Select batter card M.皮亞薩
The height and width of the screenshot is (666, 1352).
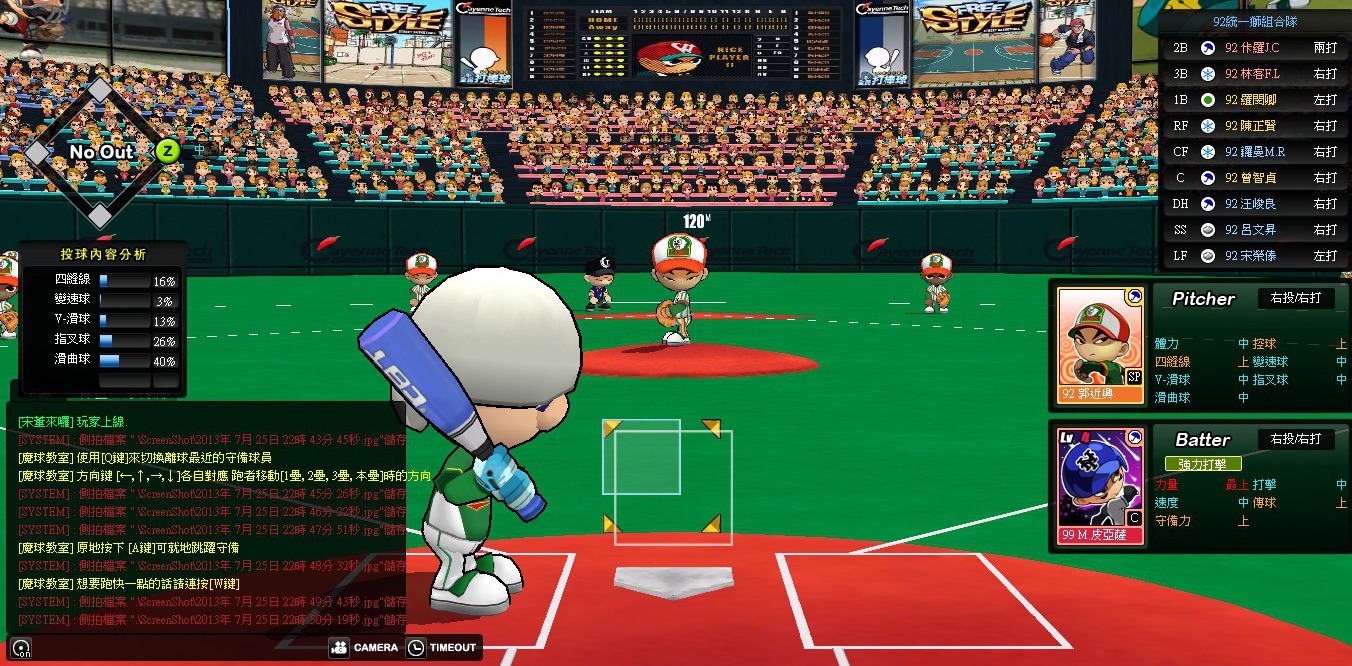(x=1100, y=486)
